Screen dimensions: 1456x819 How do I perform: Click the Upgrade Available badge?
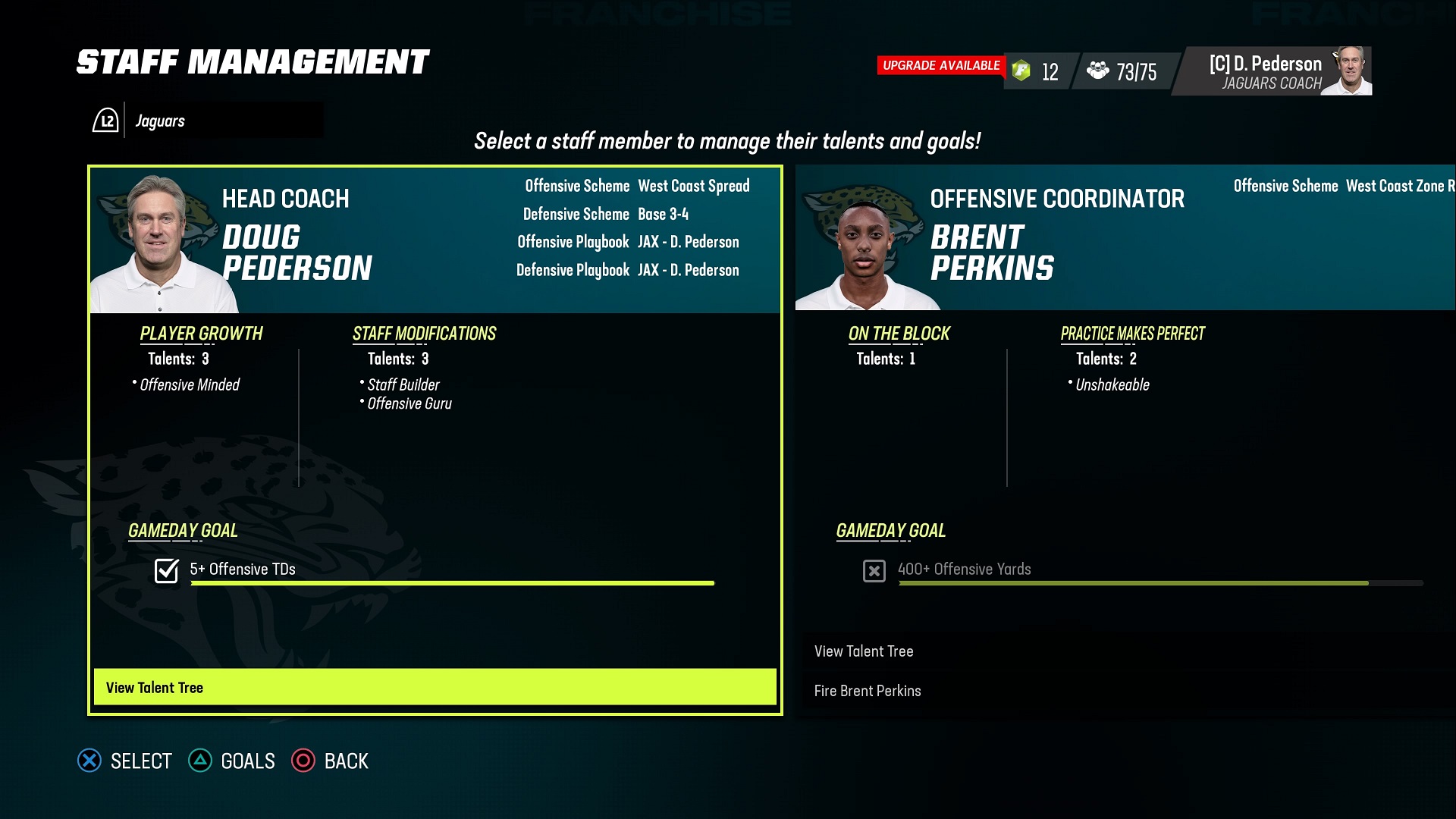click(940, 66)
